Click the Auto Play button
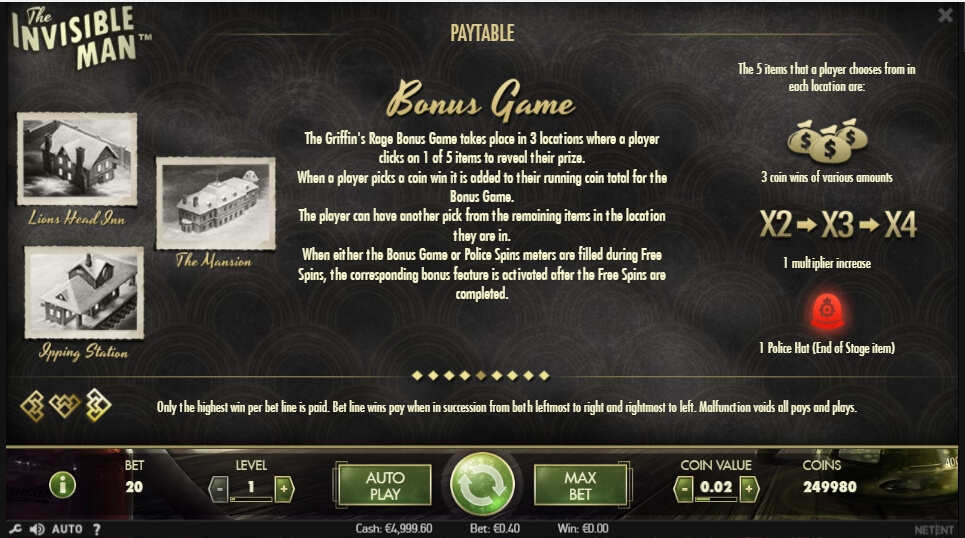 pos(385,485)
